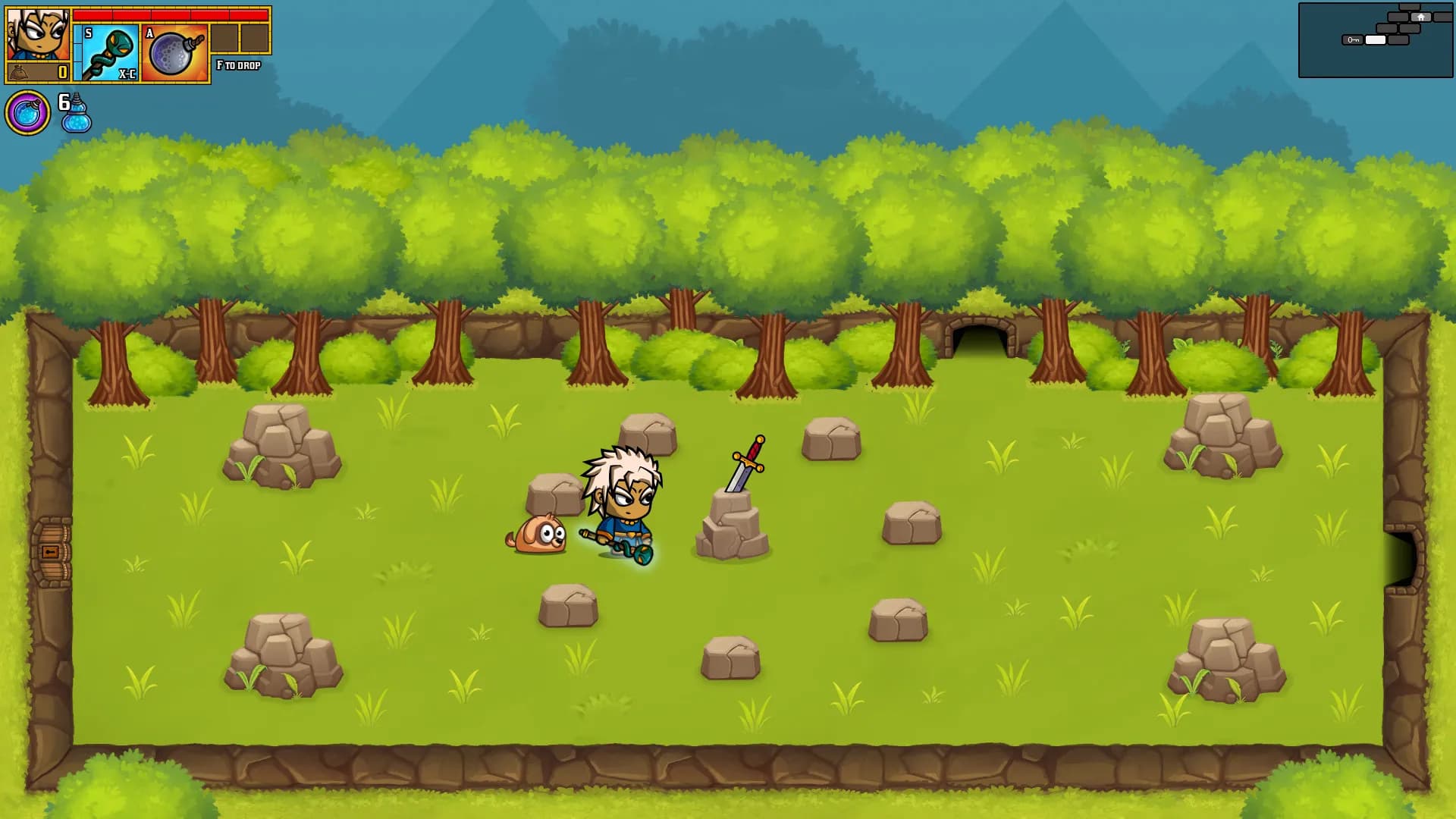The width and height of the screenshot is (1456, 819).
Task: Click the home room icon on the minimap
Action: click(1420, 16)
